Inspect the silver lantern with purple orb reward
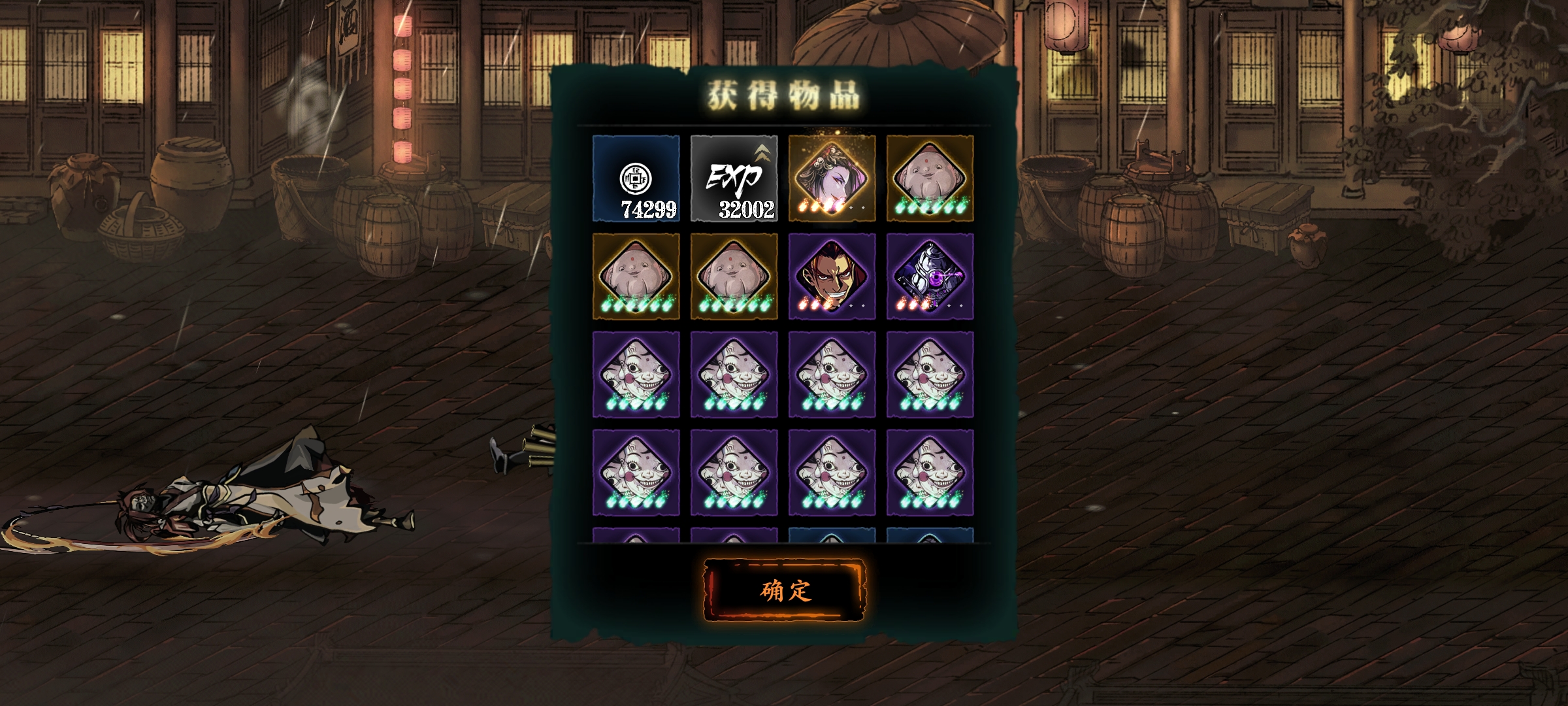The image size is (1568, 706). (930, 277)
